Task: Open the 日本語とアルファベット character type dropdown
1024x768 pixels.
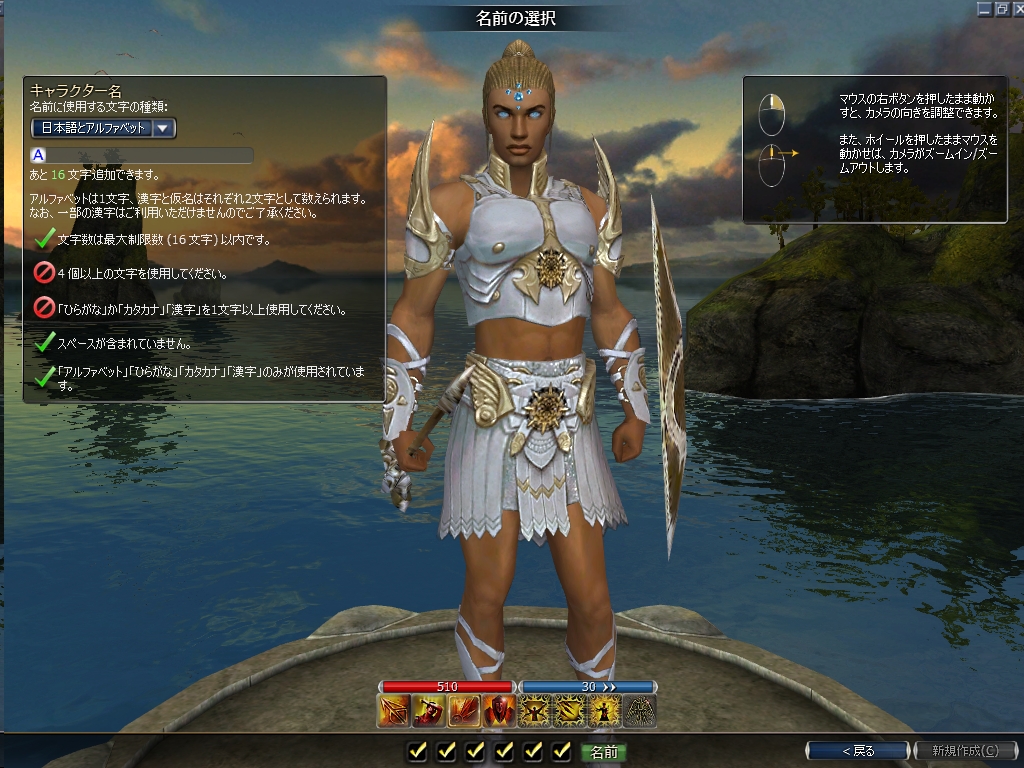Action: tap(162, 128)
